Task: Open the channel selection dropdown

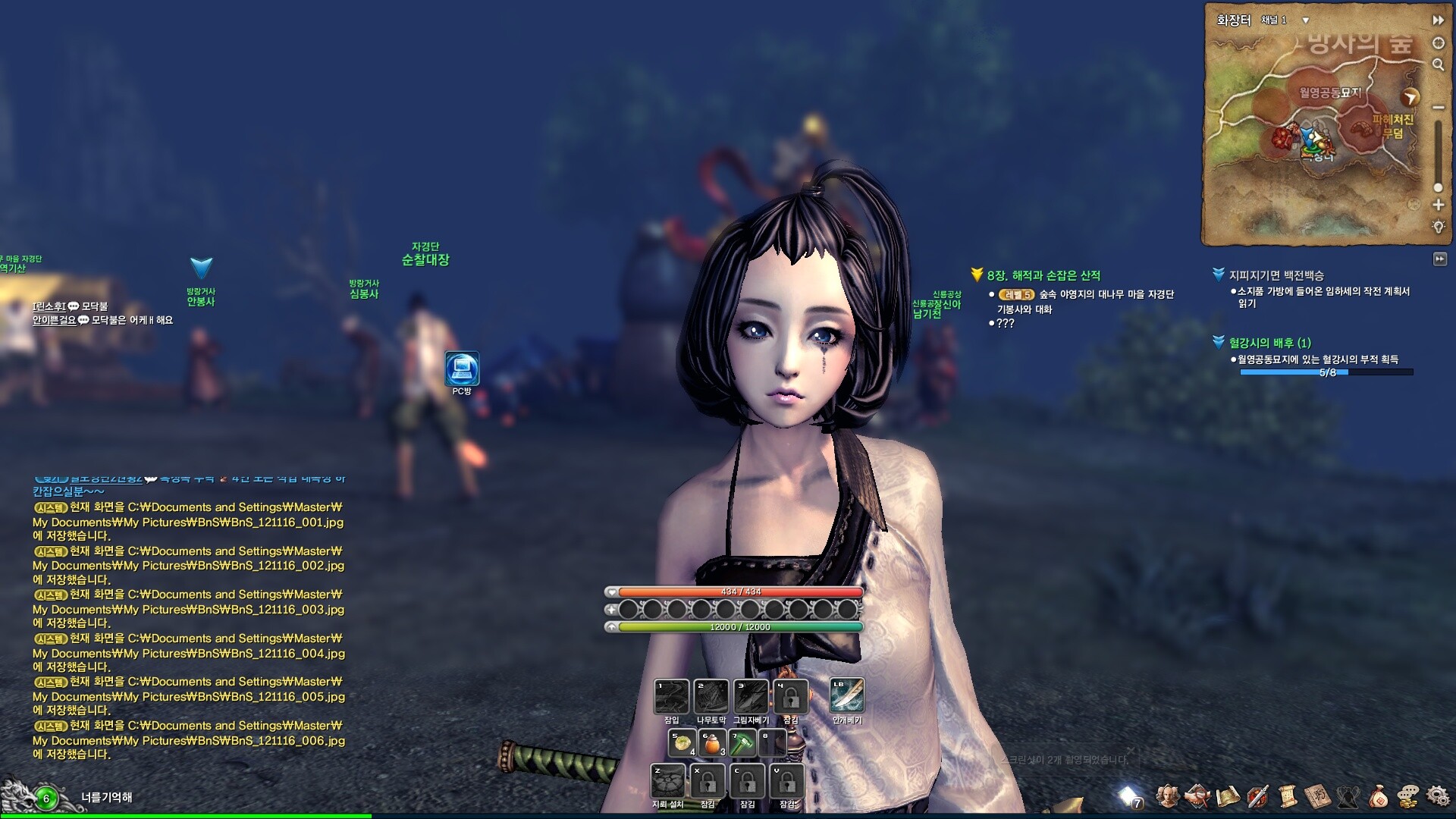Action: click(1305, 20)
